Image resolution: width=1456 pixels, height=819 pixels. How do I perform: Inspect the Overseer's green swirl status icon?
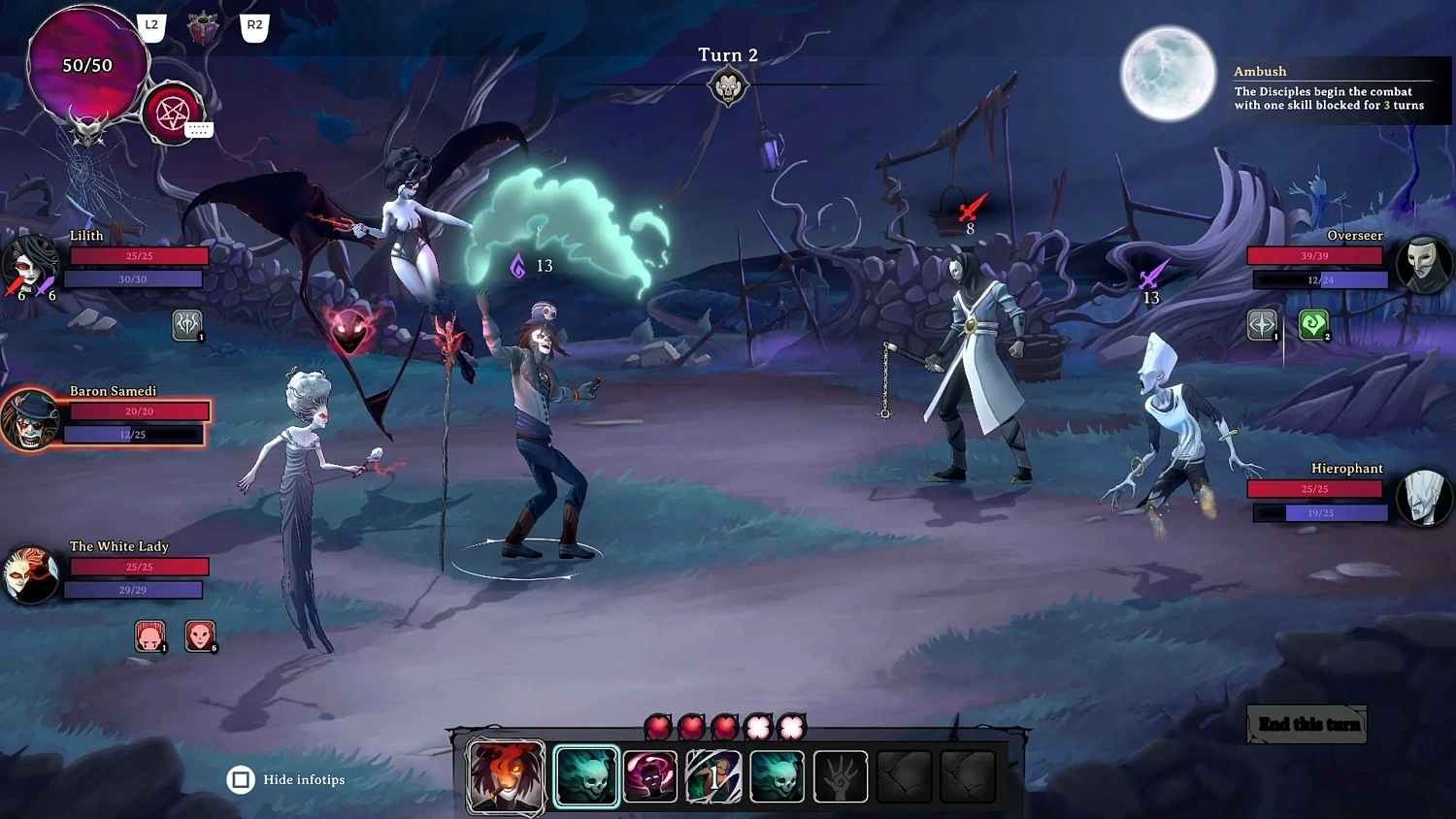[1313, 325]
